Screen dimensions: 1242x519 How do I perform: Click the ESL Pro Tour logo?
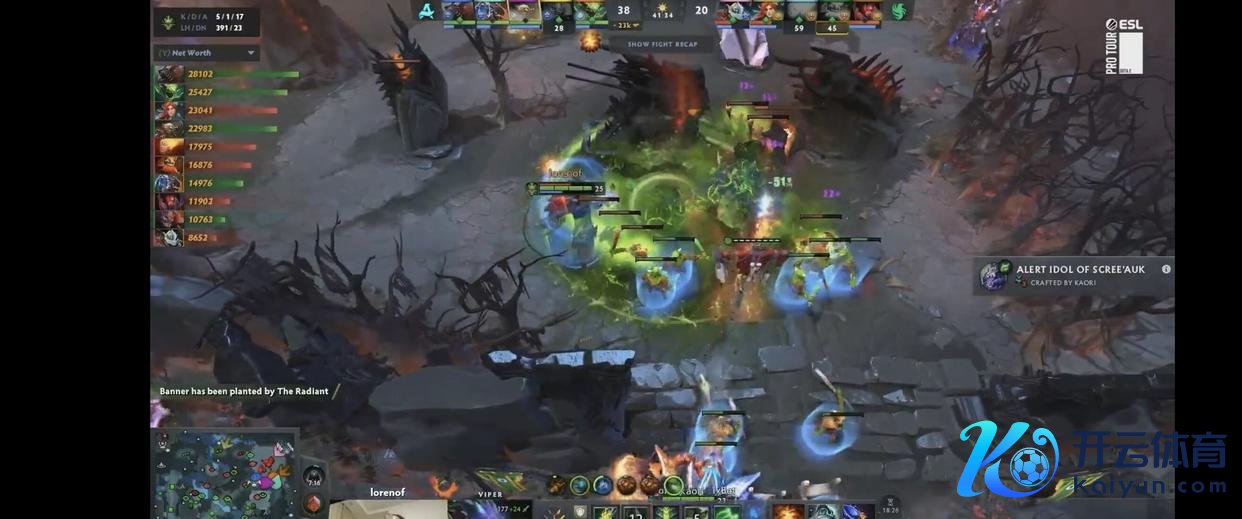click(x=1124, y=46)
